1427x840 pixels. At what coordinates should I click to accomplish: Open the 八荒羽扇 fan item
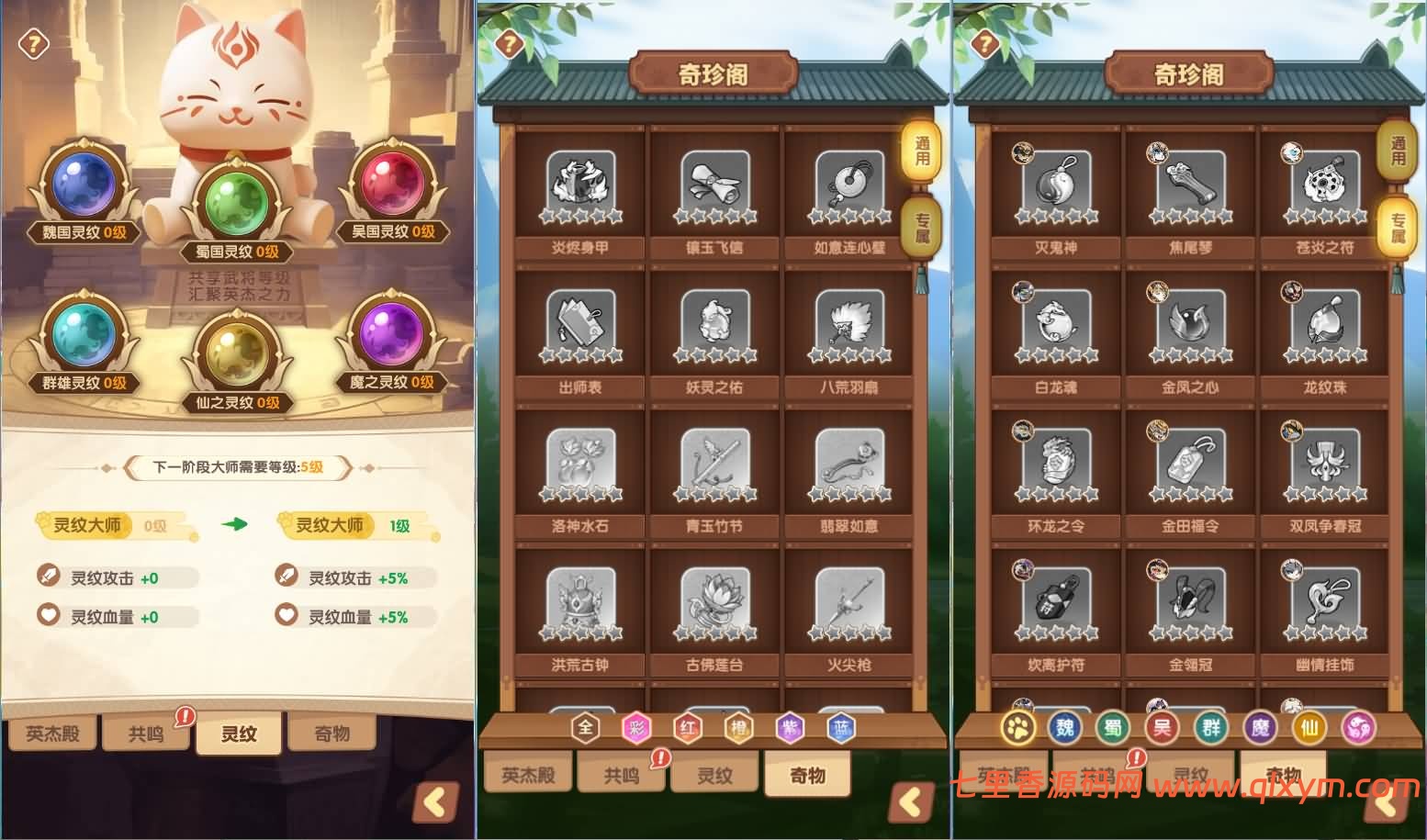849,324
